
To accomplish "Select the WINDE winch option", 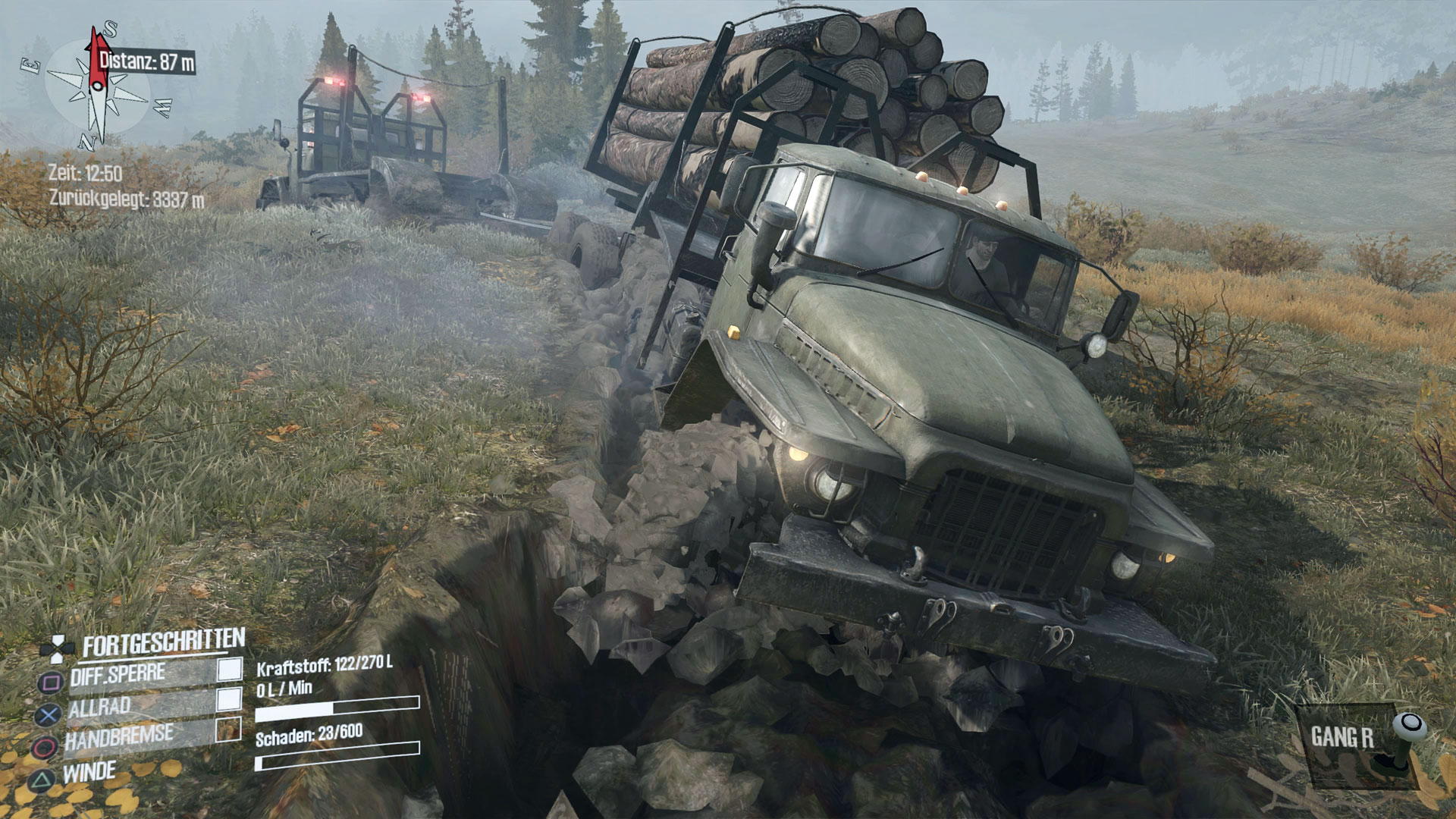I will pos(89,773).
